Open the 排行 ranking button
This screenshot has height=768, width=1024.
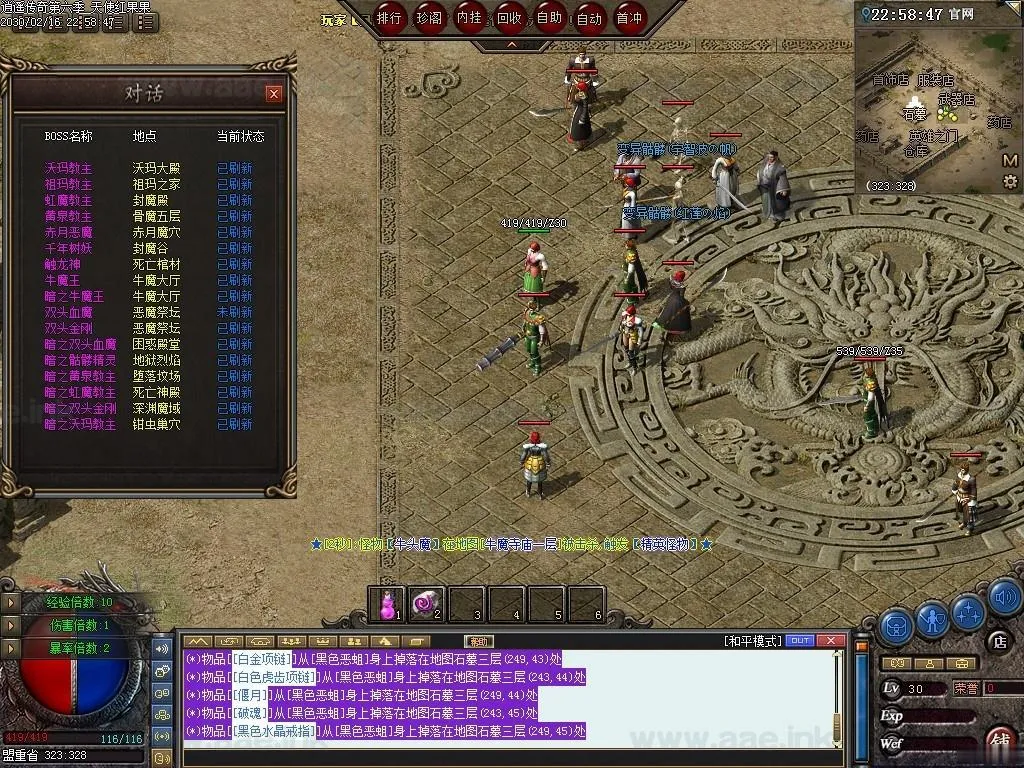pyautogui.click(x=390, y=18)
